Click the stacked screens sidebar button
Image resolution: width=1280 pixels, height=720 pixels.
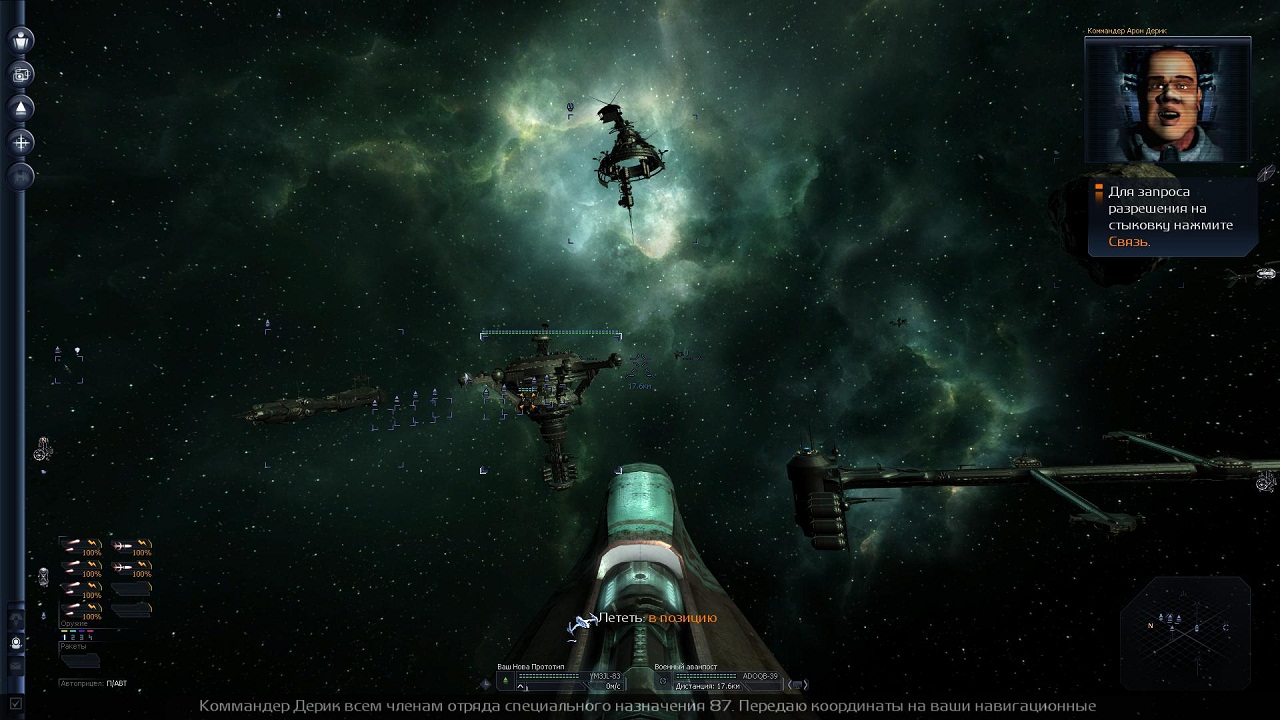(x=21, y=74)
